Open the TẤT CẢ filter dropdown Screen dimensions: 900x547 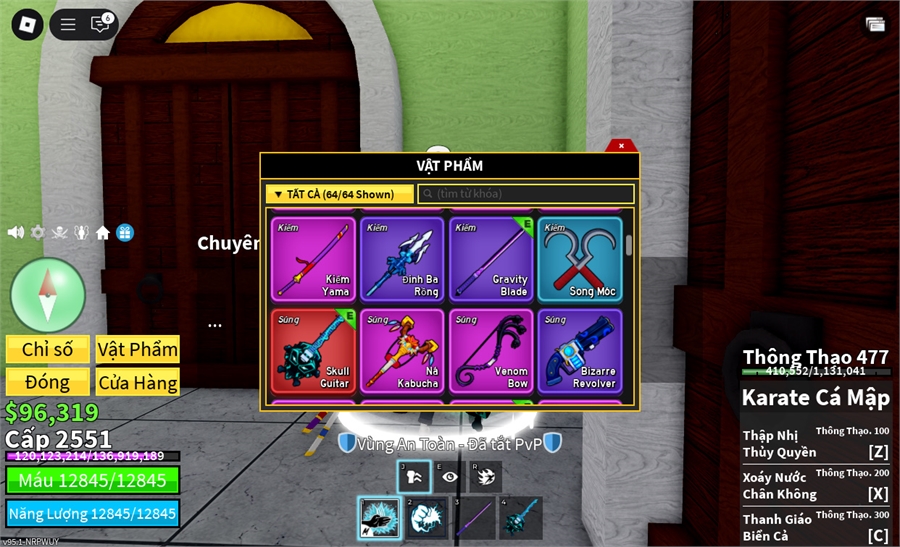(x=340, y=194)
